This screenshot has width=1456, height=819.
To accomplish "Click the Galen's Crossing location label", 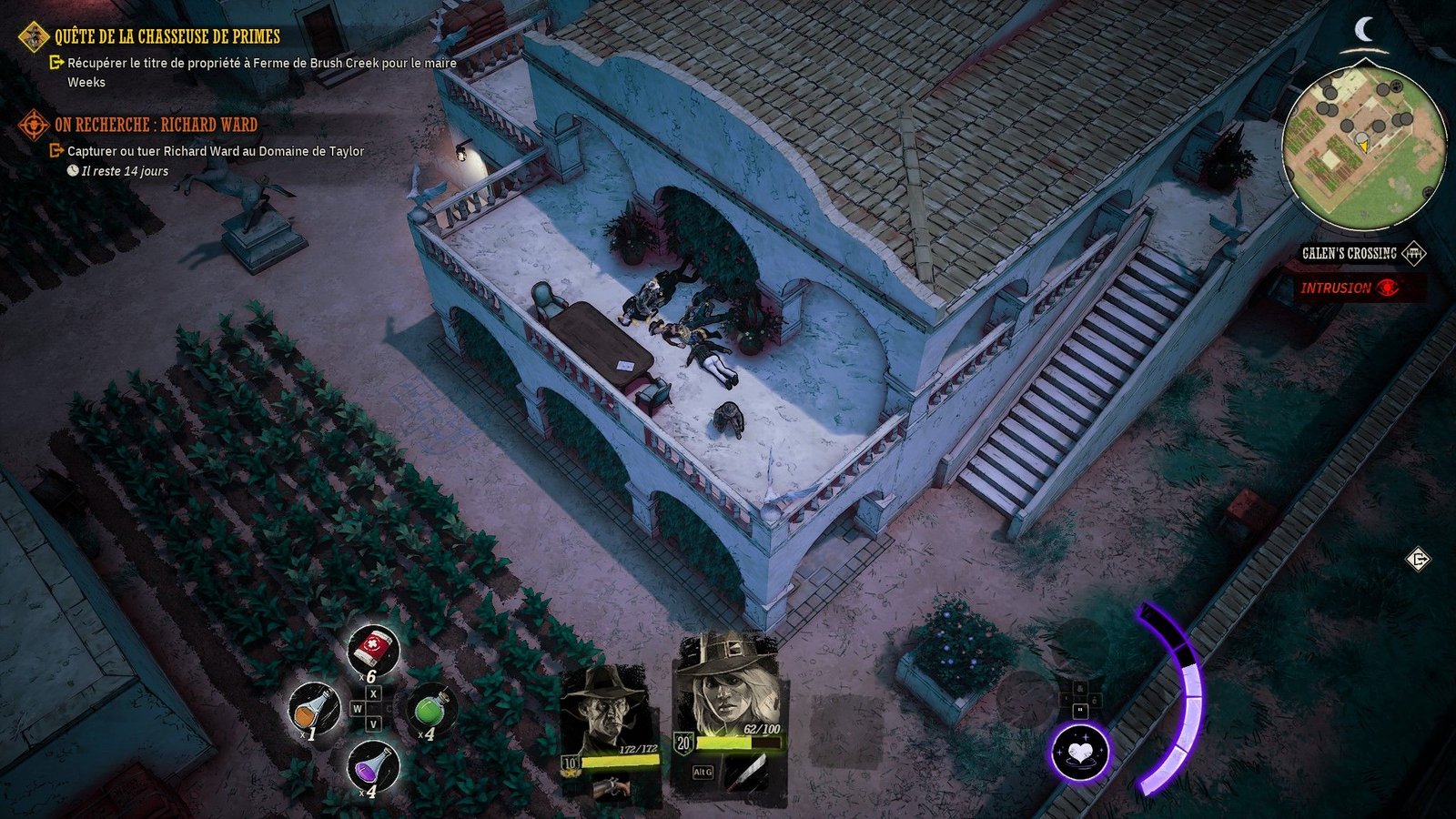I will click(x=1349, y=254).
